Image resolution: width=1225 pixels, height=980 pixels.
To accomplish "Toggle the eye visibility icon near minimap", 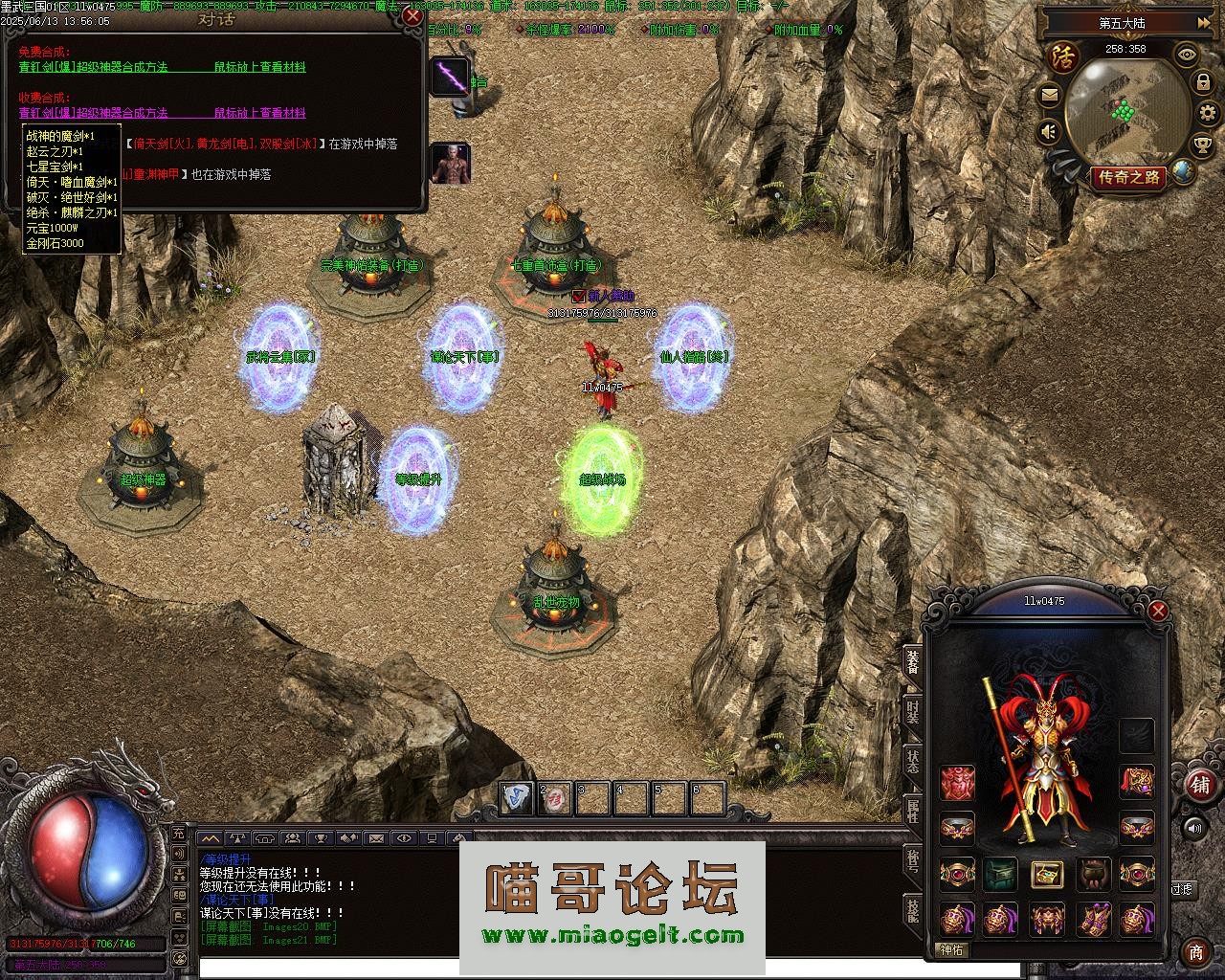I will point(1188,55).
